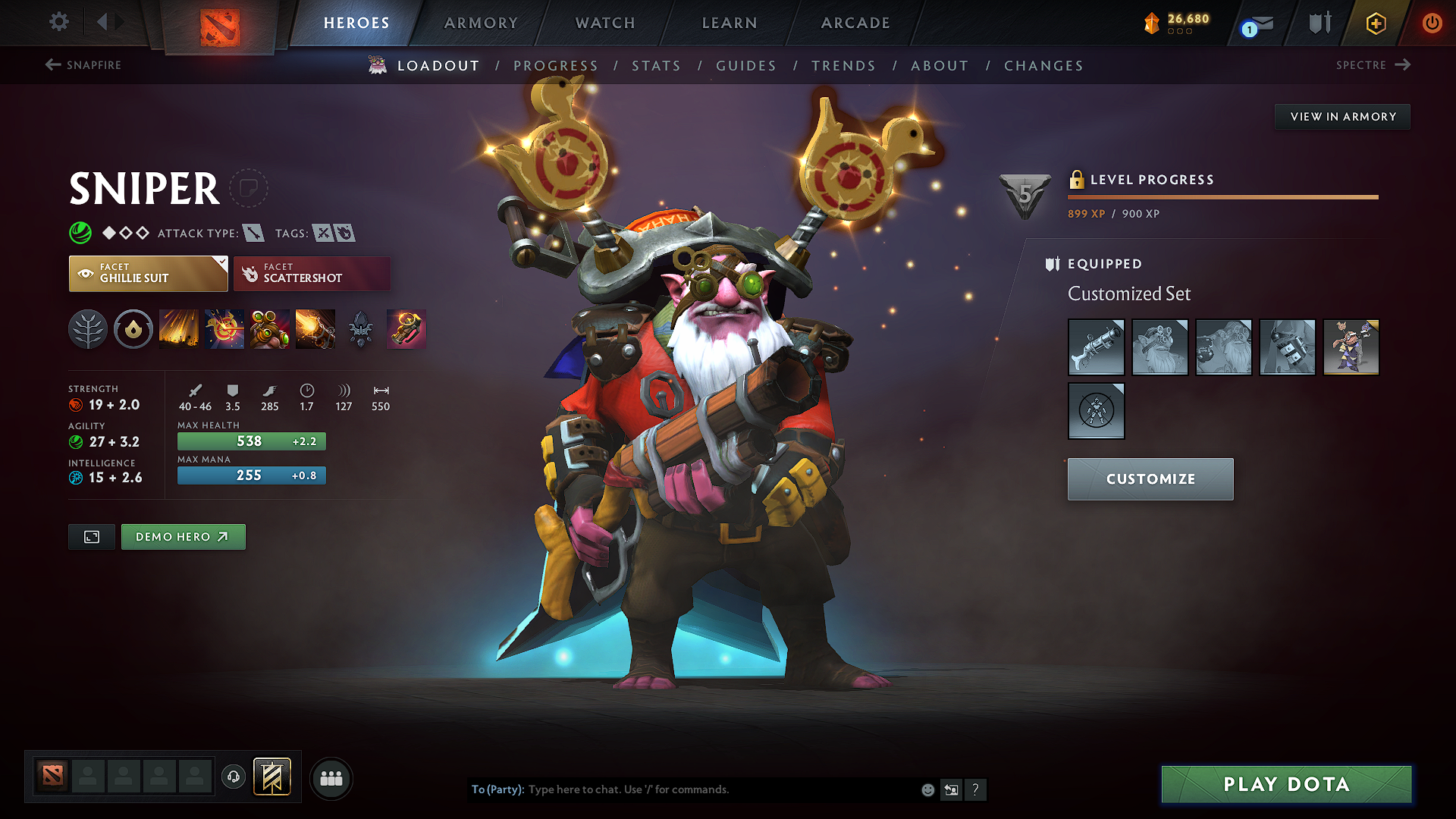
Task: Open the friends list icon near chat bar
Action: point(330,778)
